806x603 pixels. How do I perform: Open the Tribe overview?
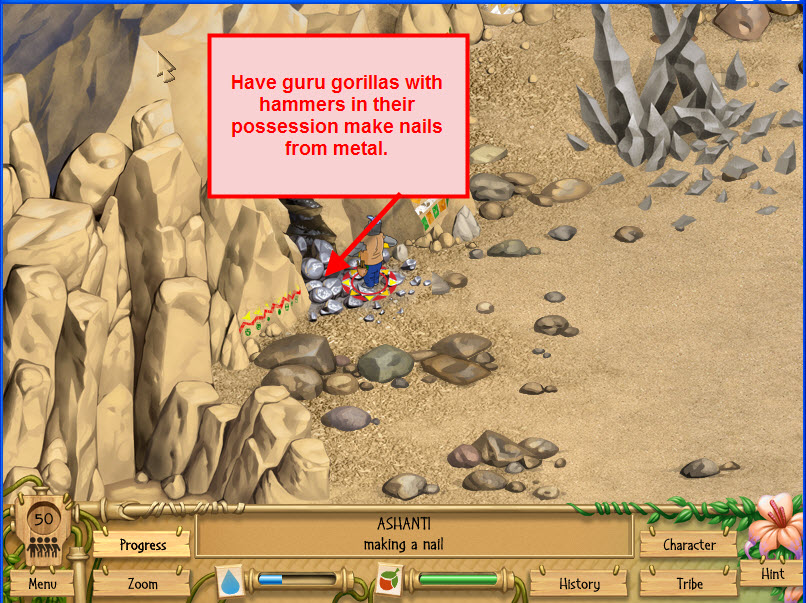[x=689, y=583]
